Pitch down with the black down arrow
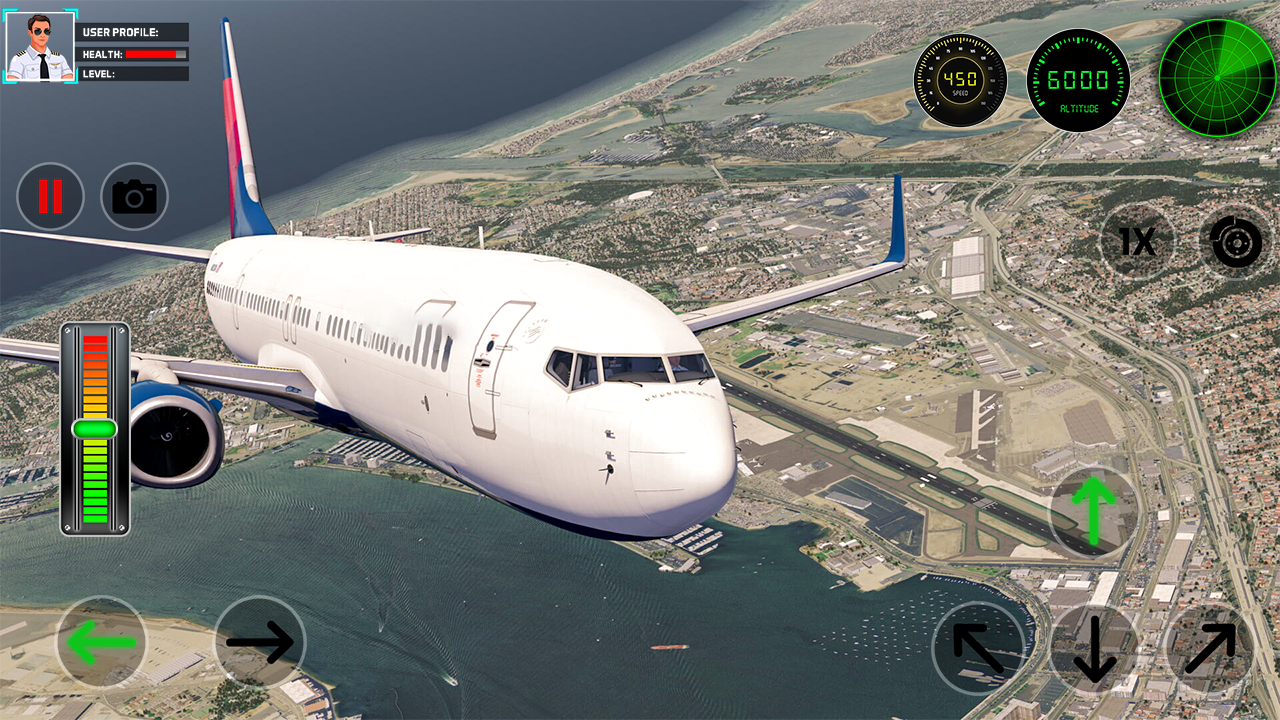 click(x=1094, y=649)
